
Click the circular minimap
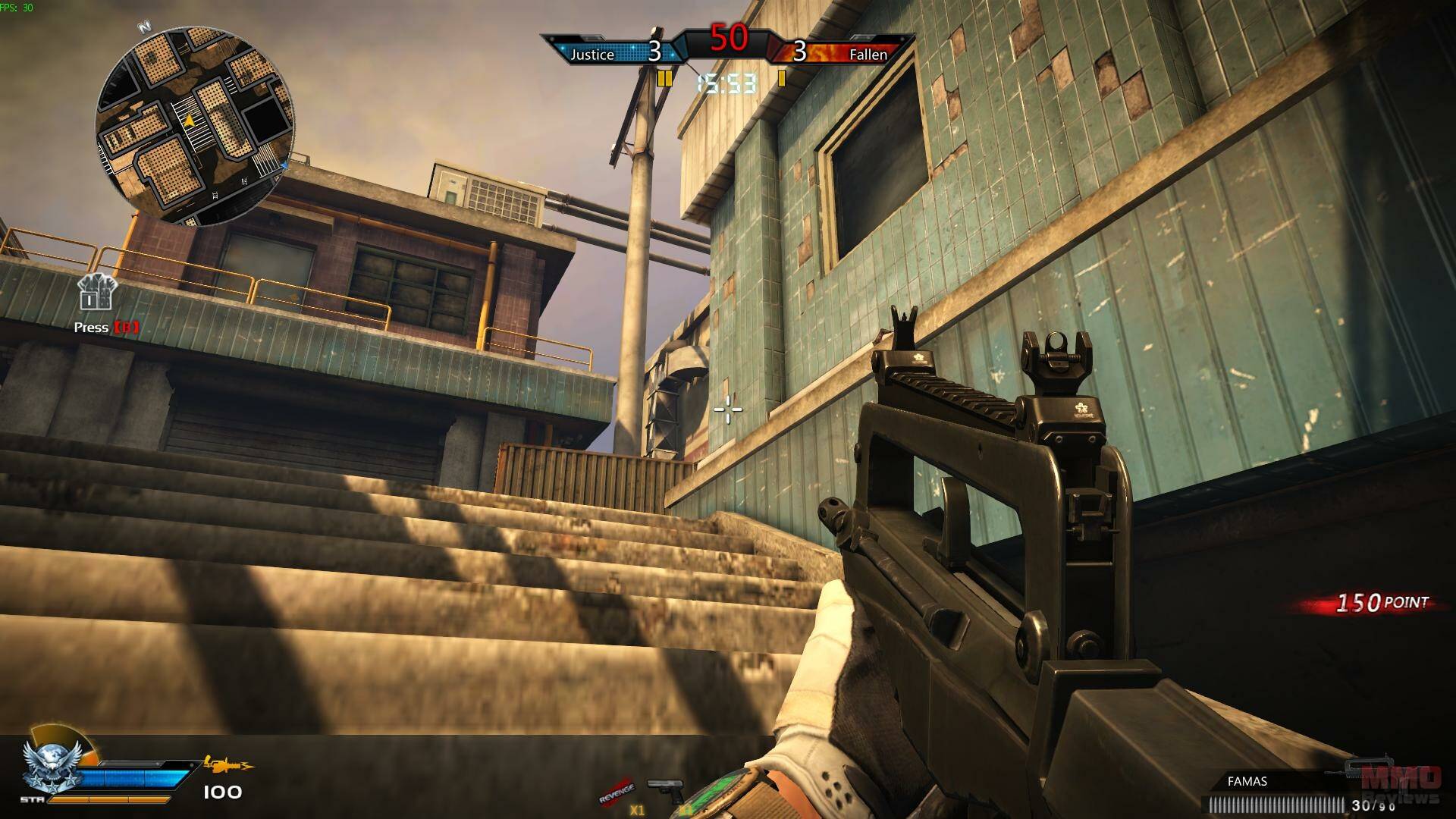pyautogui.click(x=194, y=126)
